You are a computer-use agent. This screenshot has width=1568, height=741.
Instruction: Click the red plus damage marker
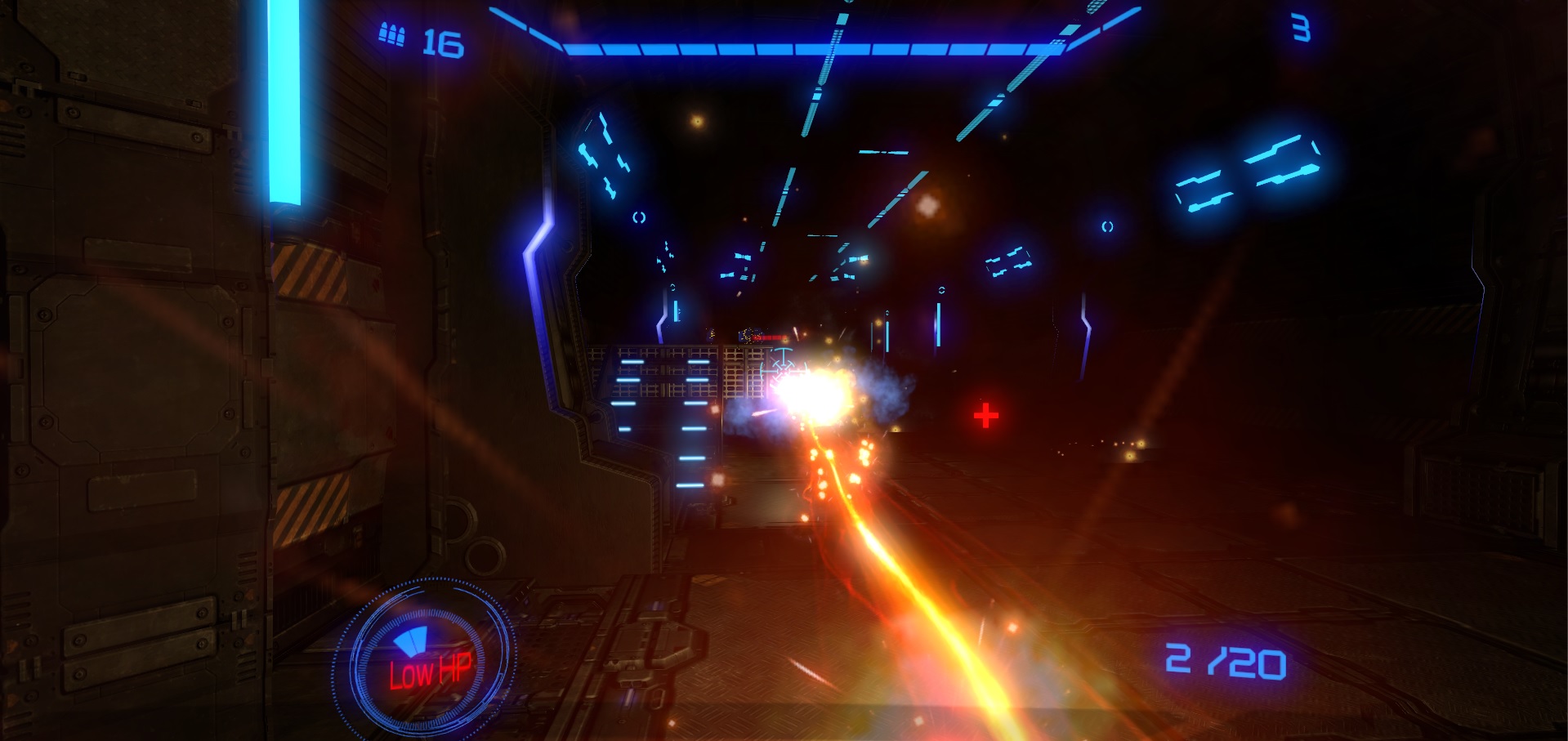985,417
